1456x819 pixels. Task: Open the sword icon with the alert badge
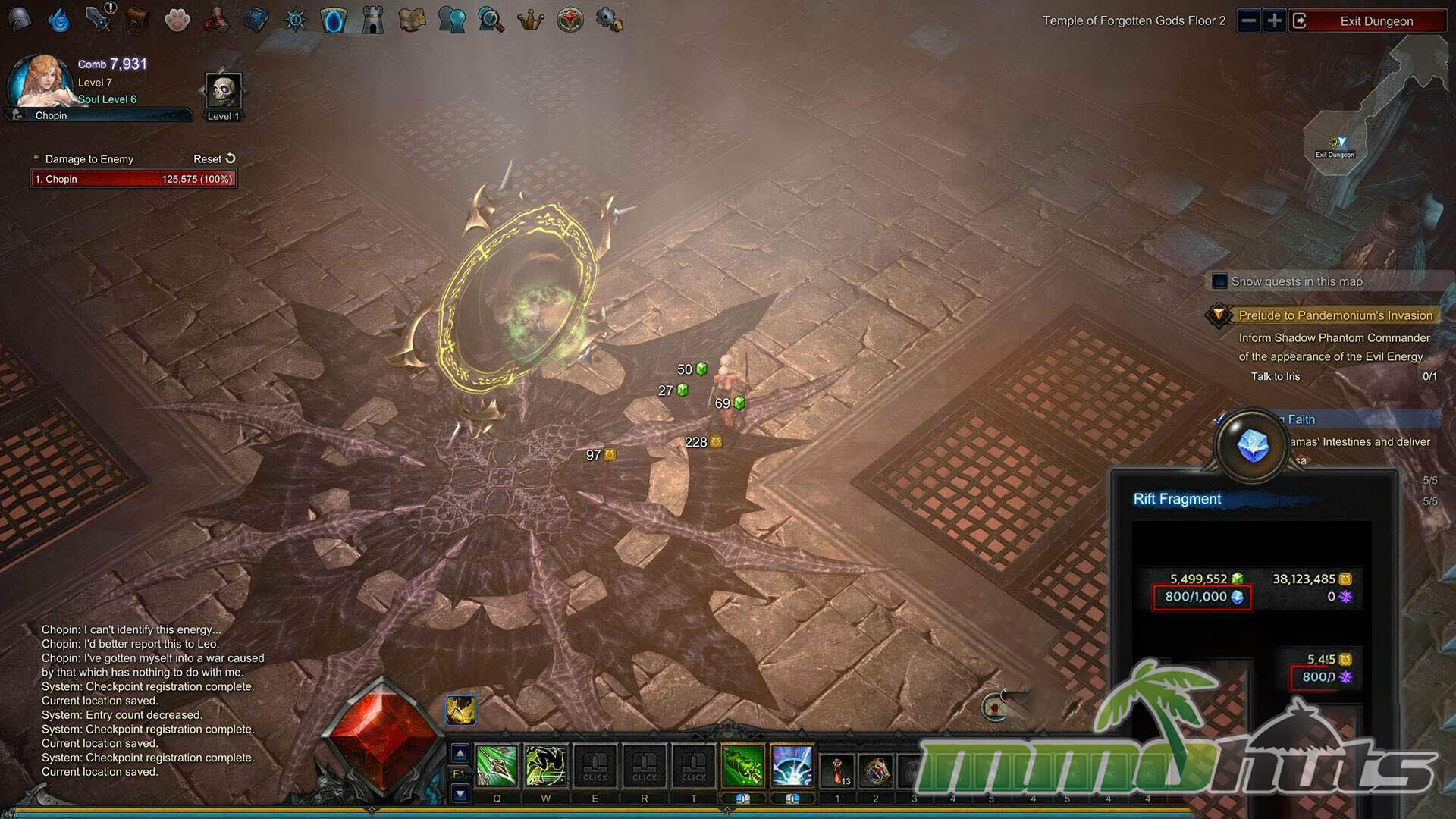(x=98, y=20)
